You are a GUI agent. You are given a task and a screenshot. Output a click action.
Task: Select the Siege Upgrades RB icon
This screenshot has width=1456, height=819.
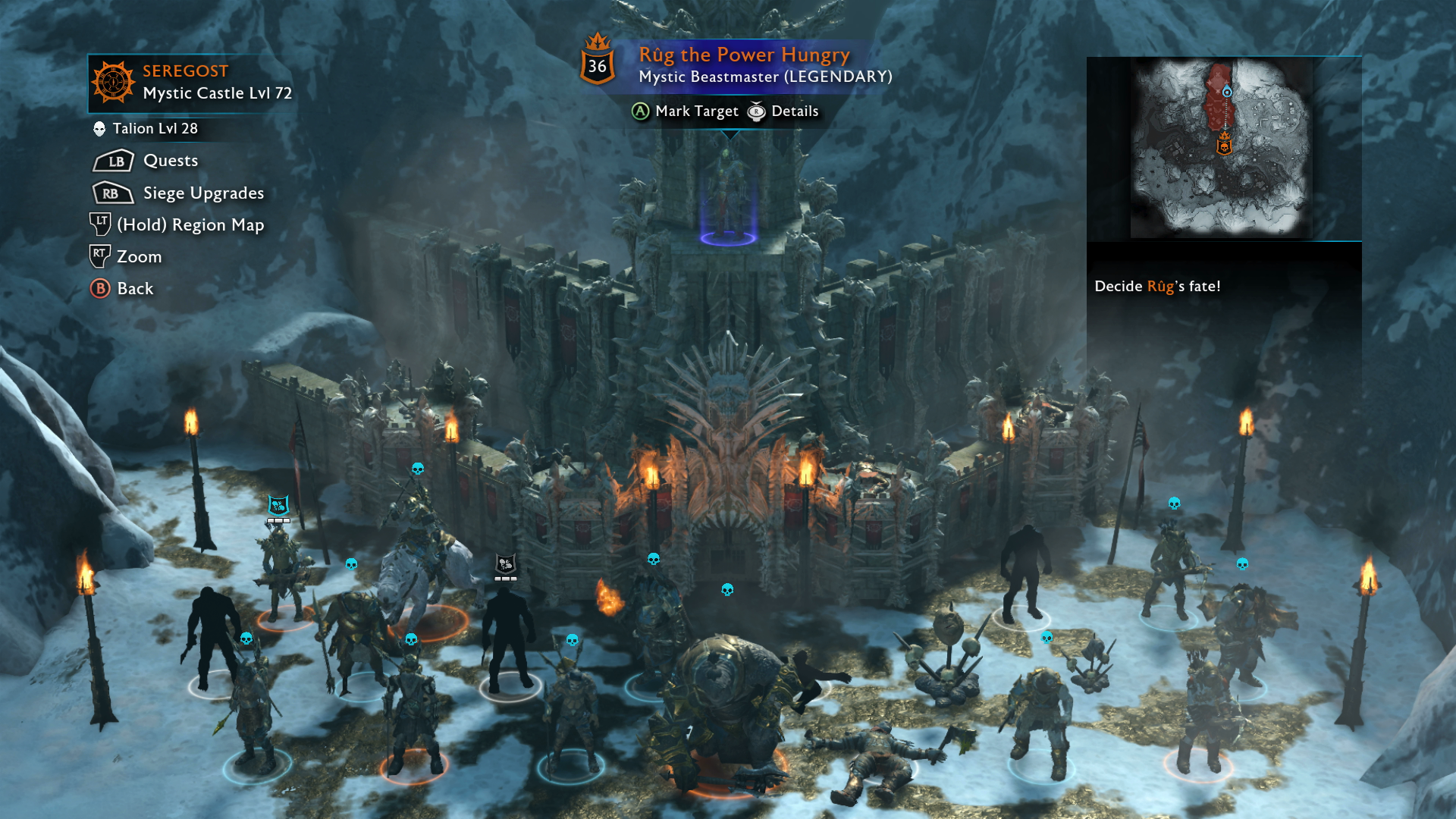point(111,193)
